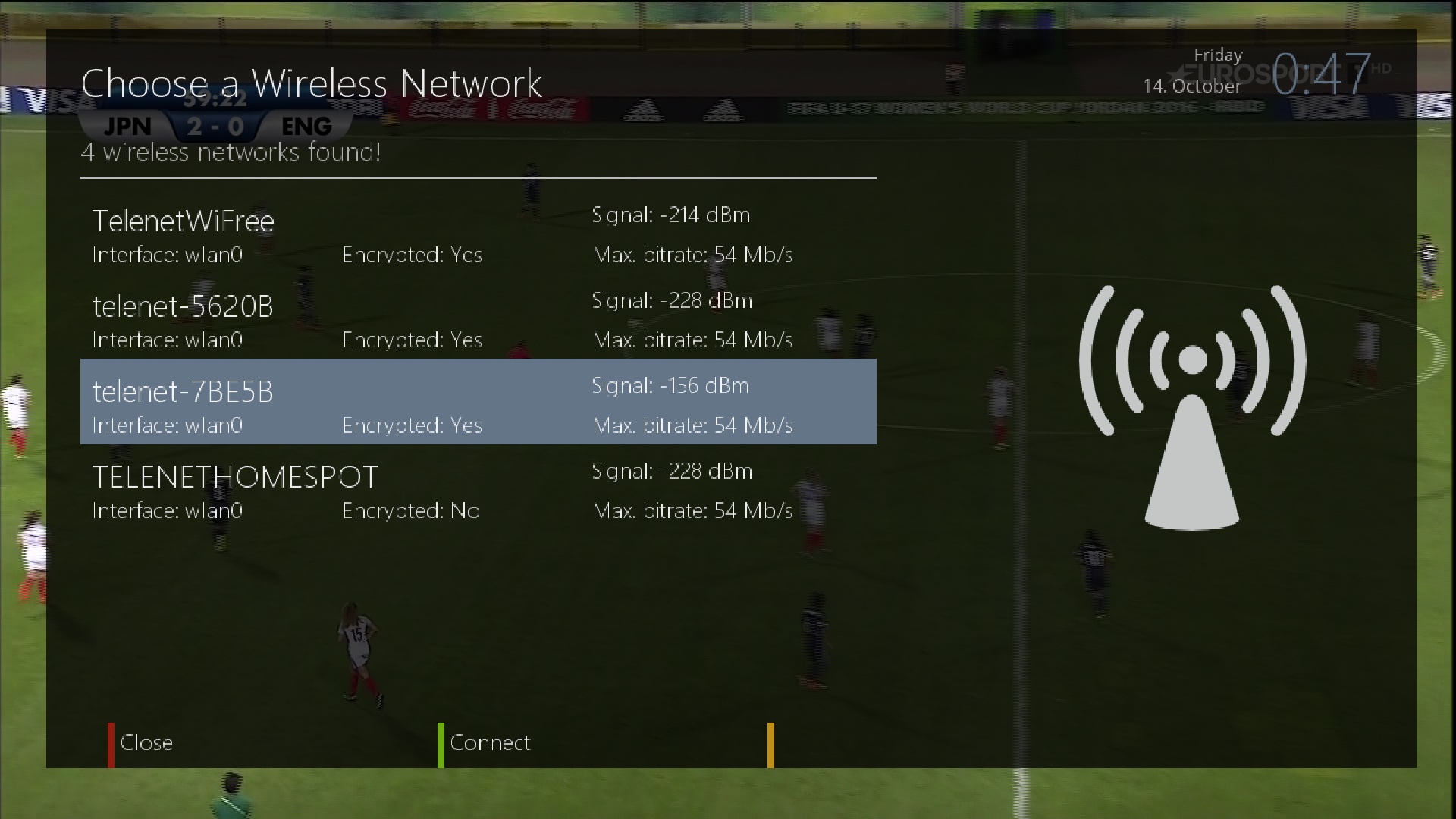Close the wireless network list
The width and height of the screenshot is (1456, 819).
click(x=146, y=742)
